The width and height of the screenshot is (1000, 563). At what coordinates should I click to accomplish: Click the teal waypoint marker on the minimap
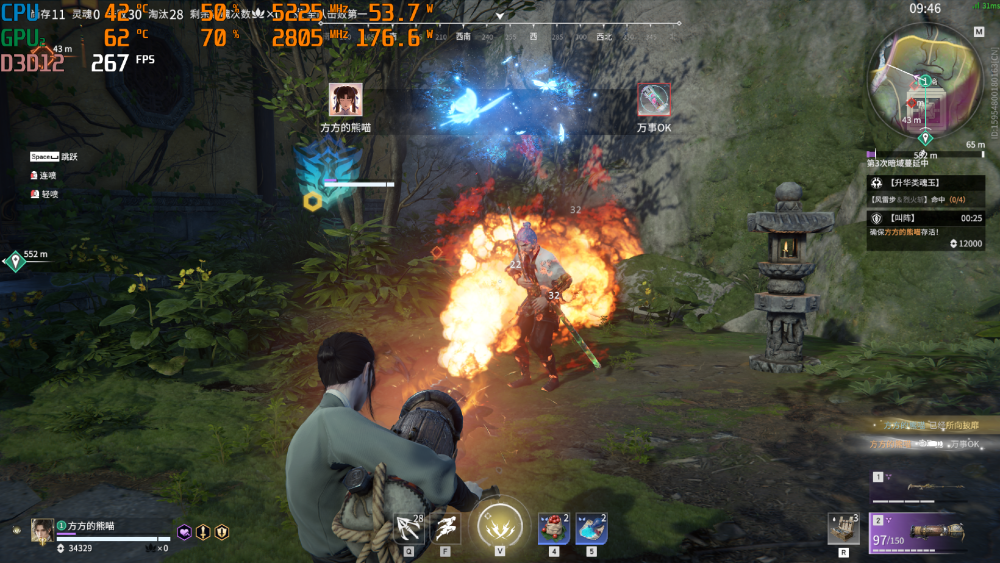pos(925,137)
